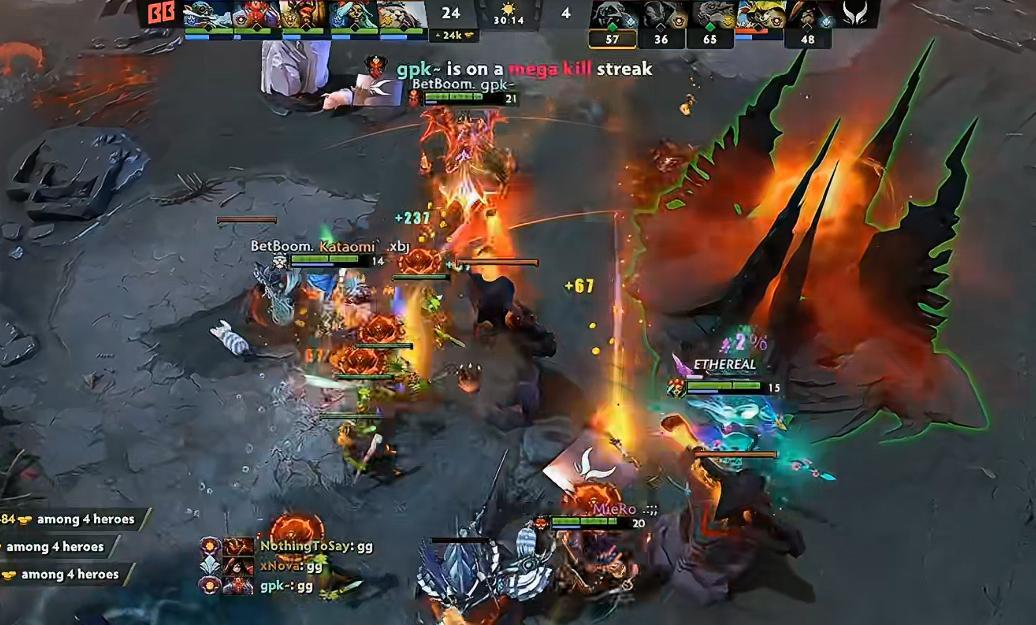Click the gpk~ mega kill streak notification
Viewport: 1036px width, 625px height.
(523, 69)
